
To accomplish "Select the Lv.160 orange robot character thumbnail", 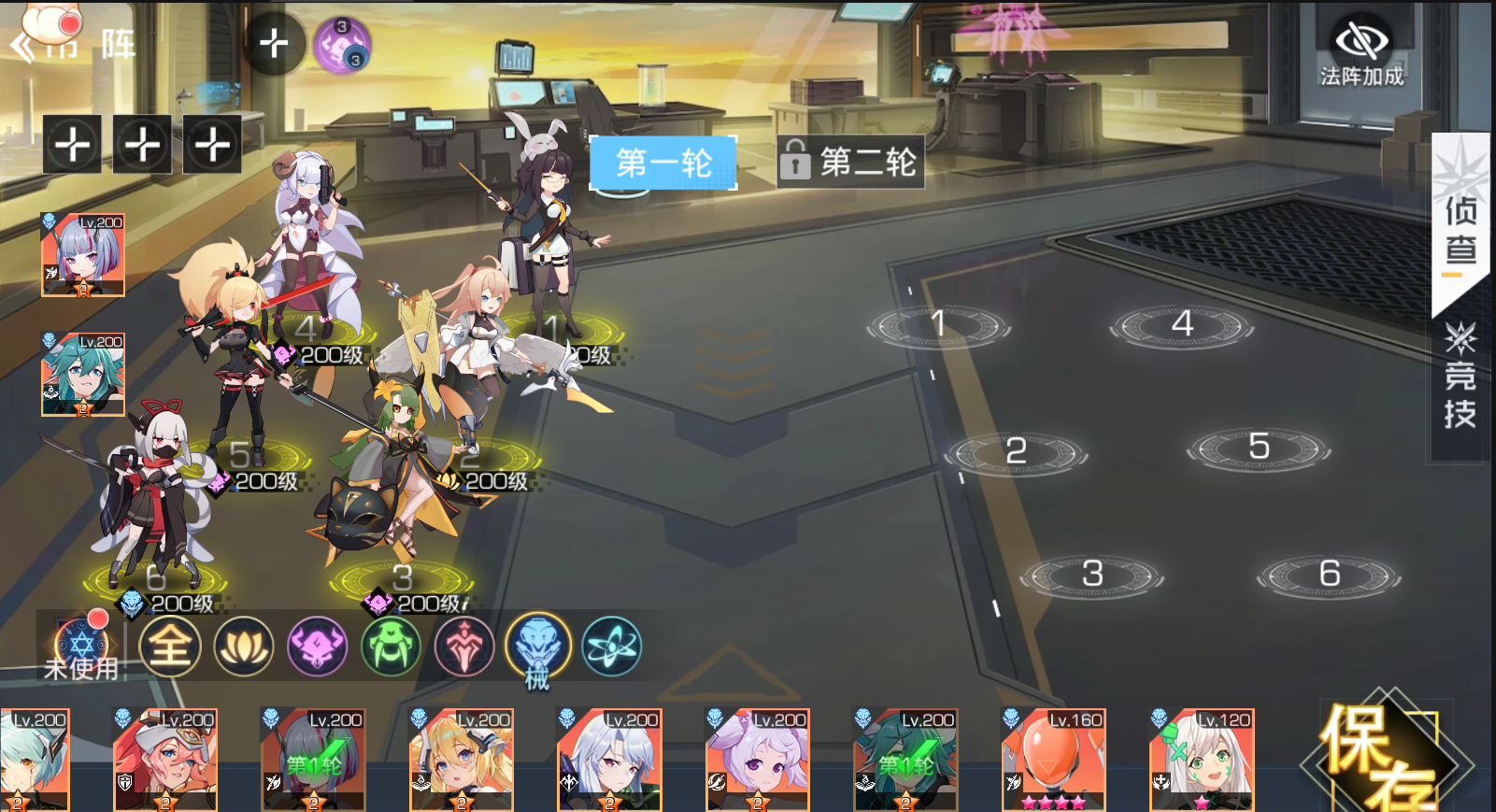I will click(x=1052, y=760).
